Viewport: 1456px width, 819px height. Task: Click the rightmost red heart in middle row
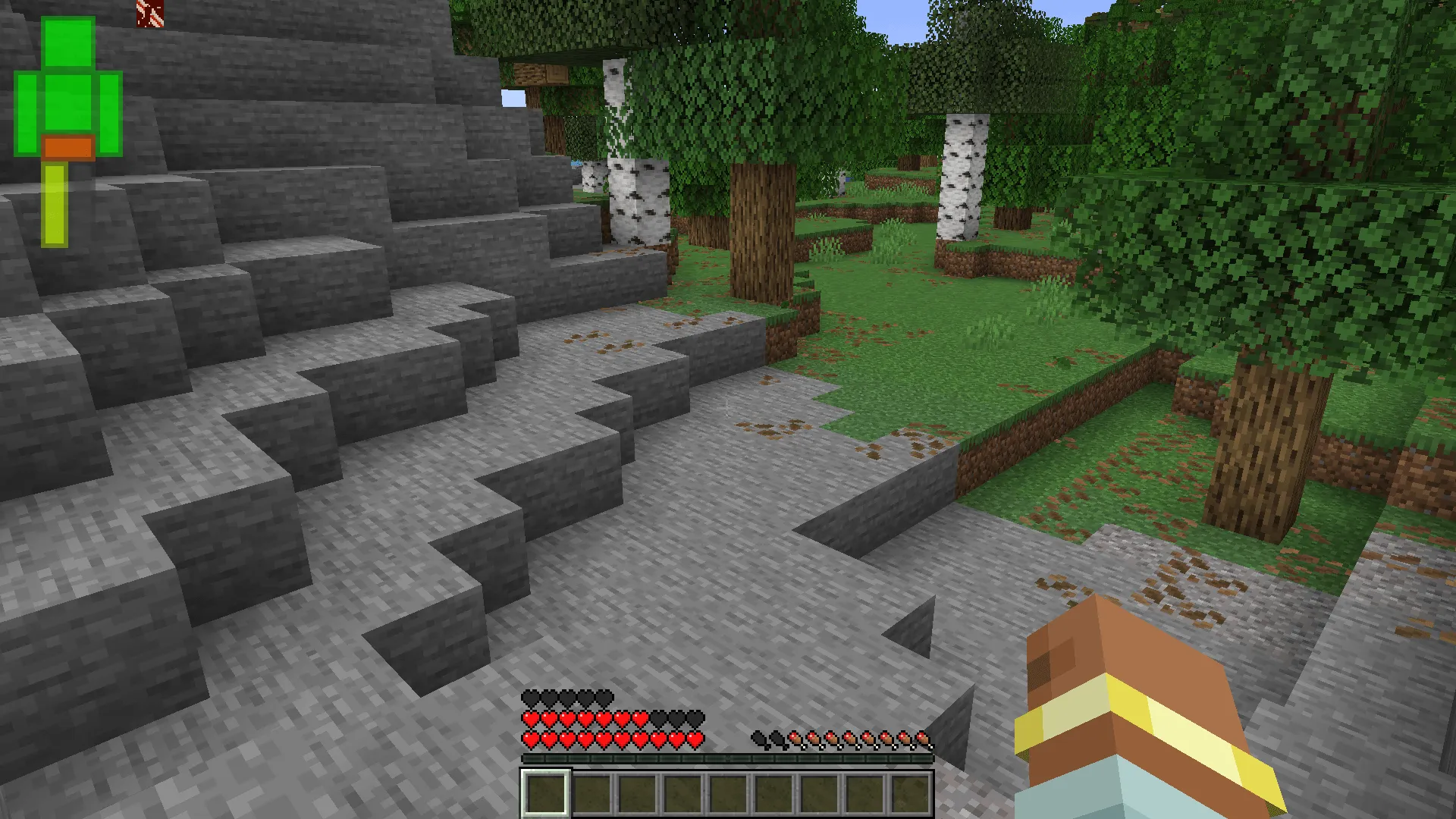(641, 718)
